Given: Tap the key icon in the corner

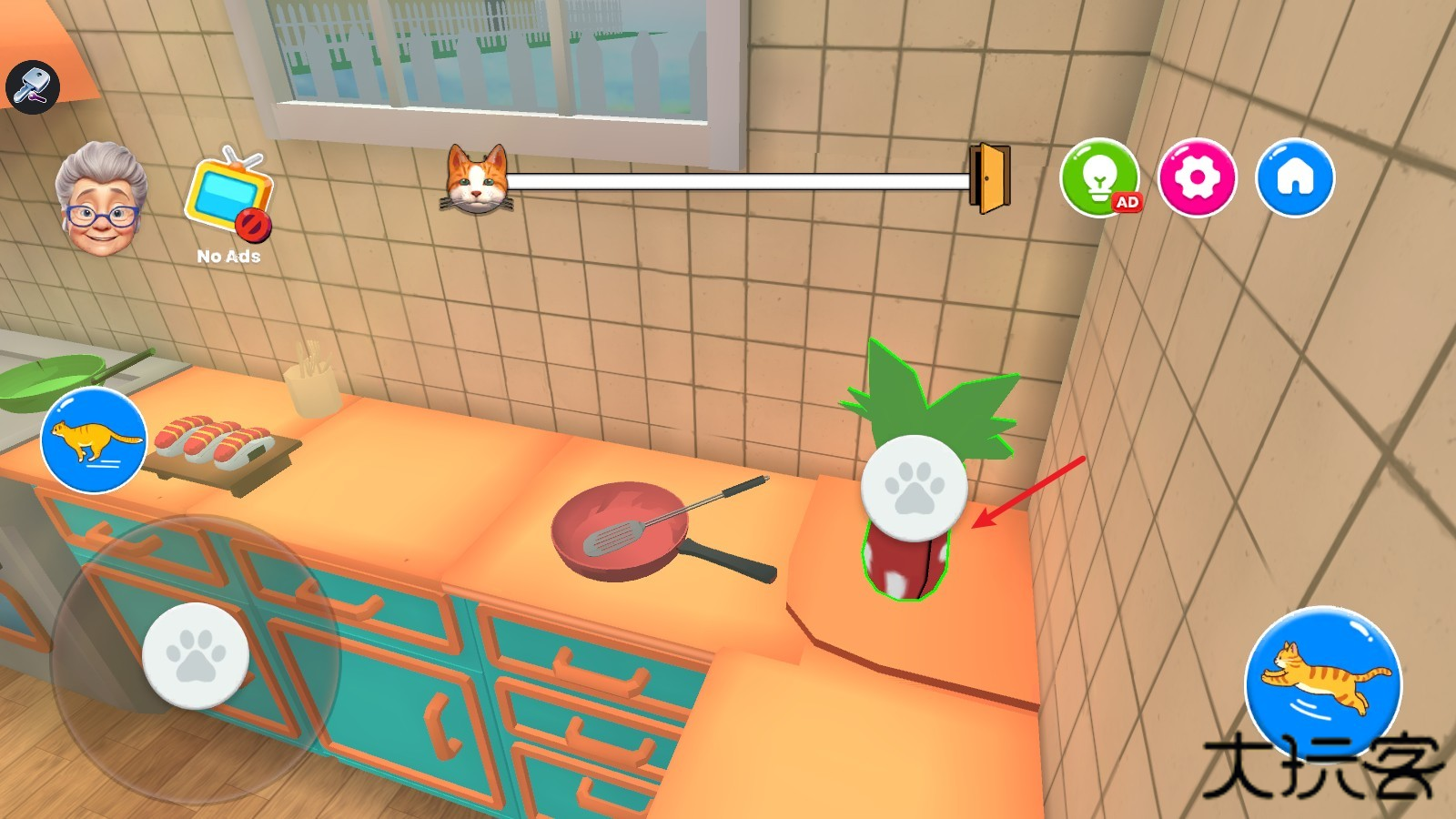Looking at the screenshot, I should (x=33, y=86).
